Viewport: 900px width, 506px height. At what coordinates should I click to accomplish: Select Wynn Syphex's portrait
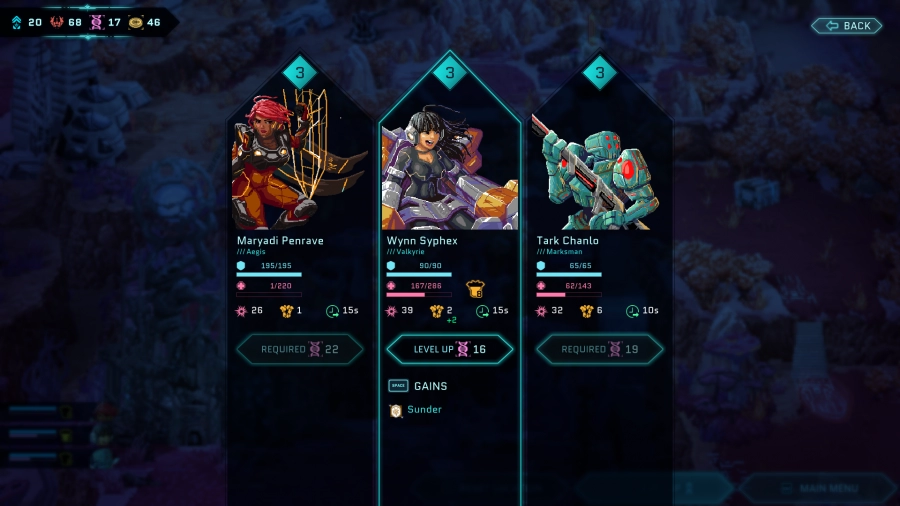pos(449,168)
